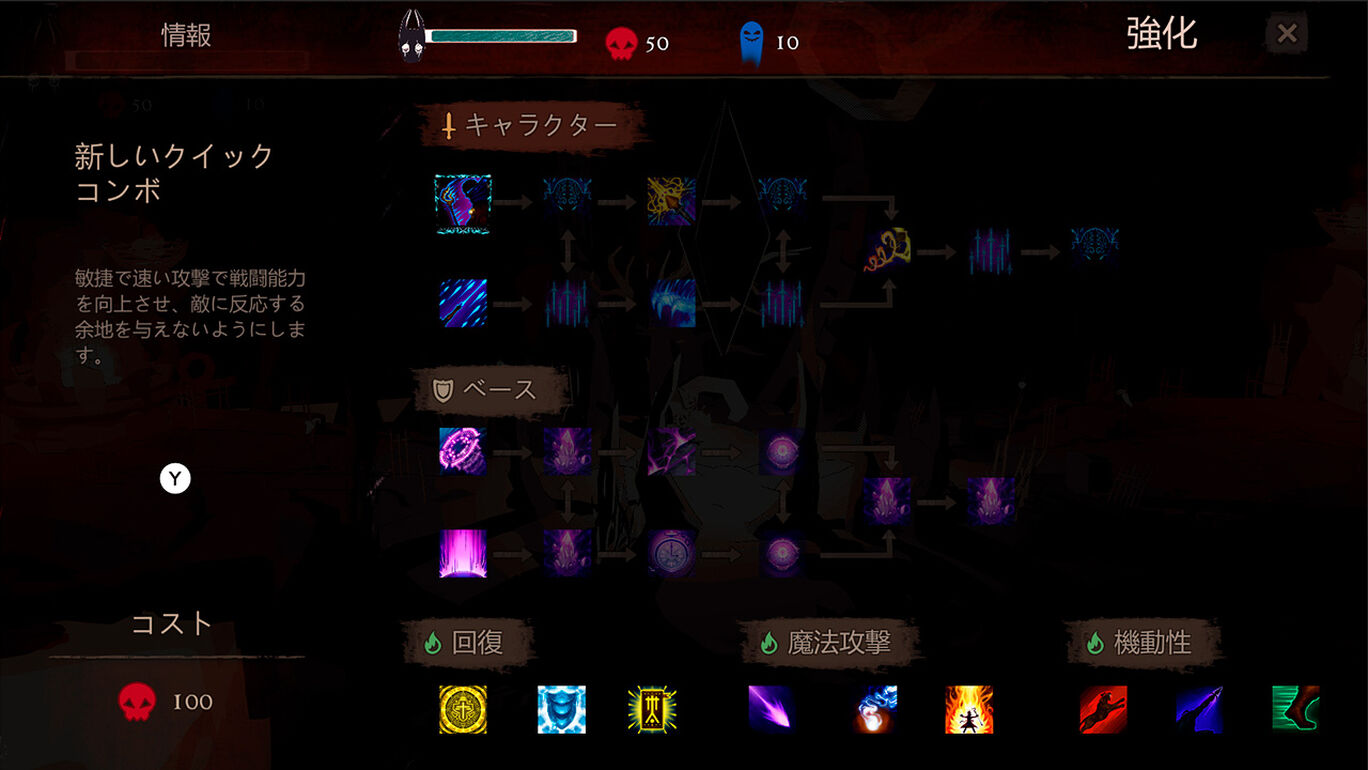Viewport: 1368px width, 770px height.
Task: Select the green running foot mobility skill
Action: coord(1295,710)
